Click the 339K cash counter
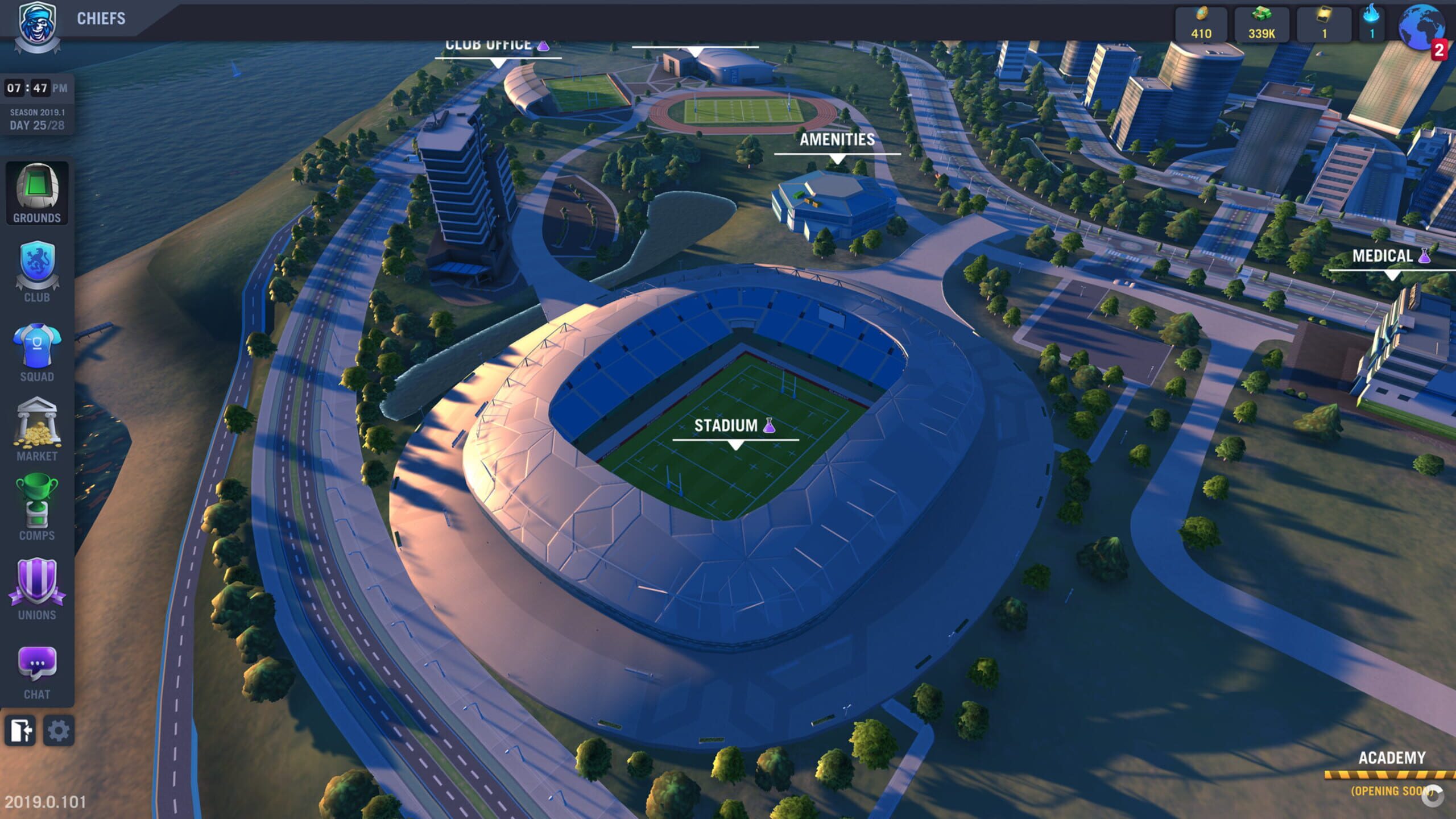 [x=1261, y=23]
